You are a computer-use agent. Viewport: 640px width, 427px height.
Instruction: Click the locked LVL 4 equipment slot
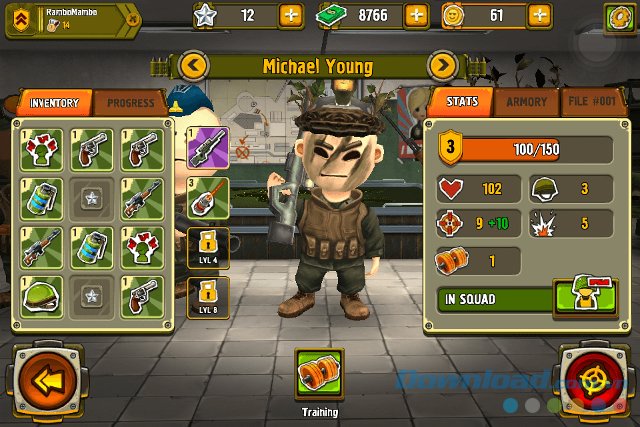pyautogui.click(x=208, y=246)
